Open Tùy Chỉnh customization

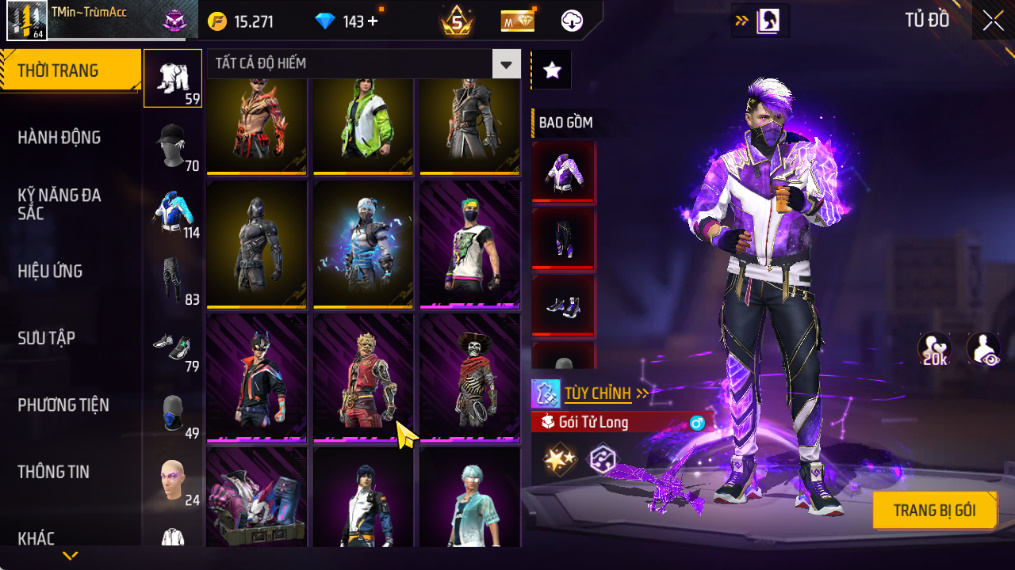point(598,393)
